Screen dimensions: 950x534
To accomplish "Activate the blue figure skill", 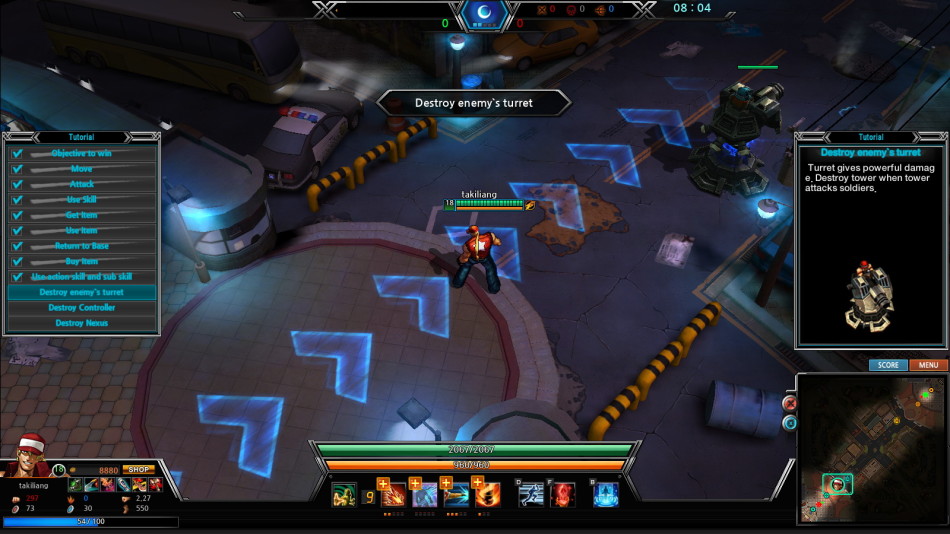I will pyautogui.click(x=425, y=495).
